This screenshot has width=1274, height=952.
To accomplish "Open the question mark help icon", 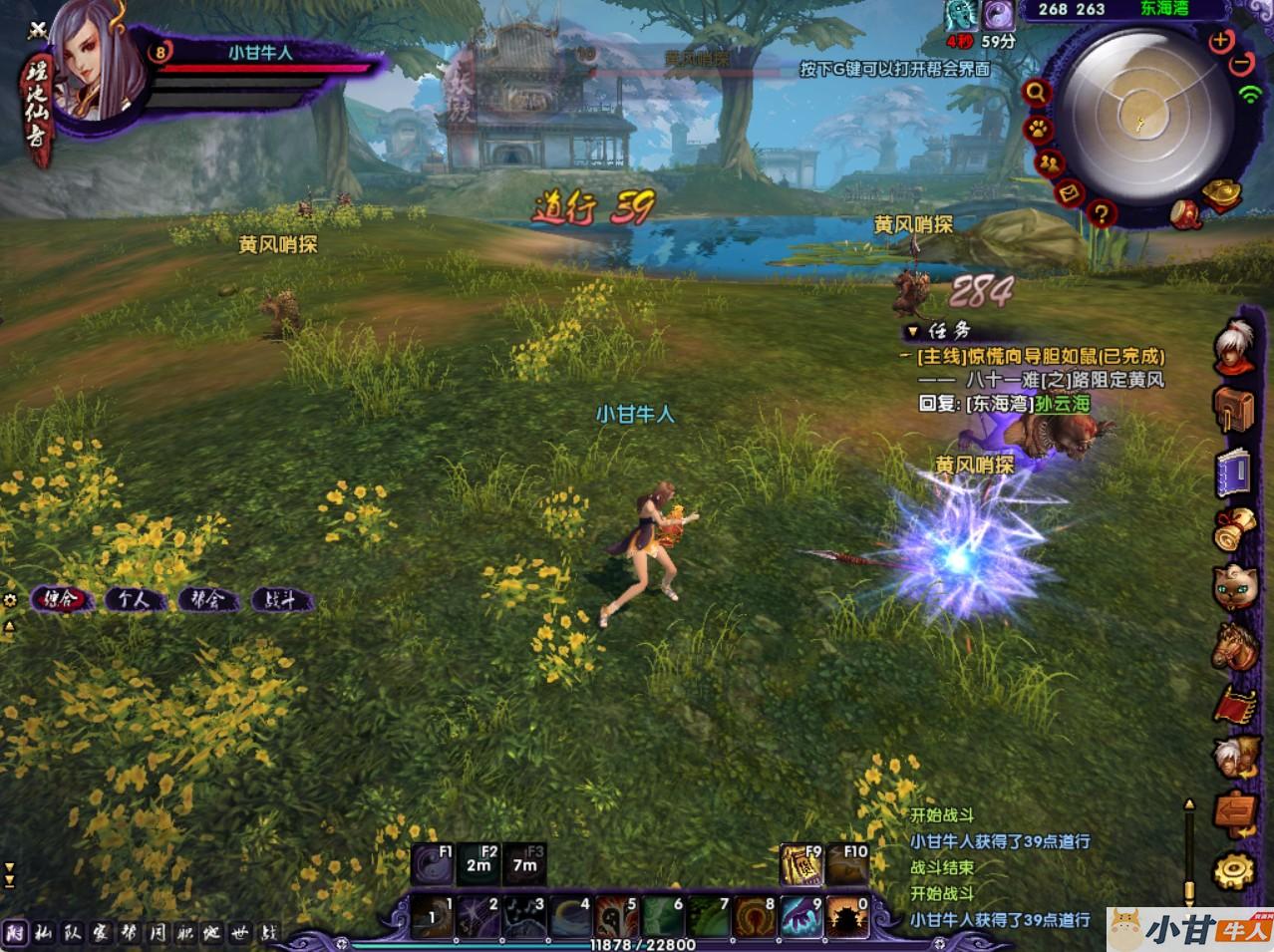I will [1101, 212].
